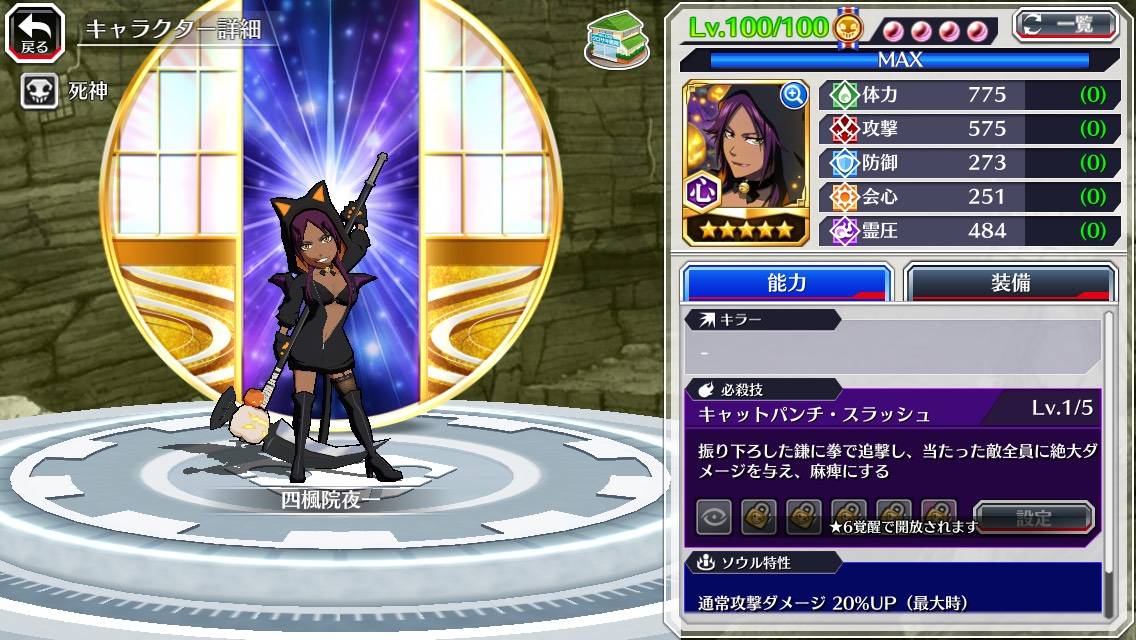Viewport: 1136px width, 640px height.
Task: Go back with the 戻る button
Action: pos(34,32)
